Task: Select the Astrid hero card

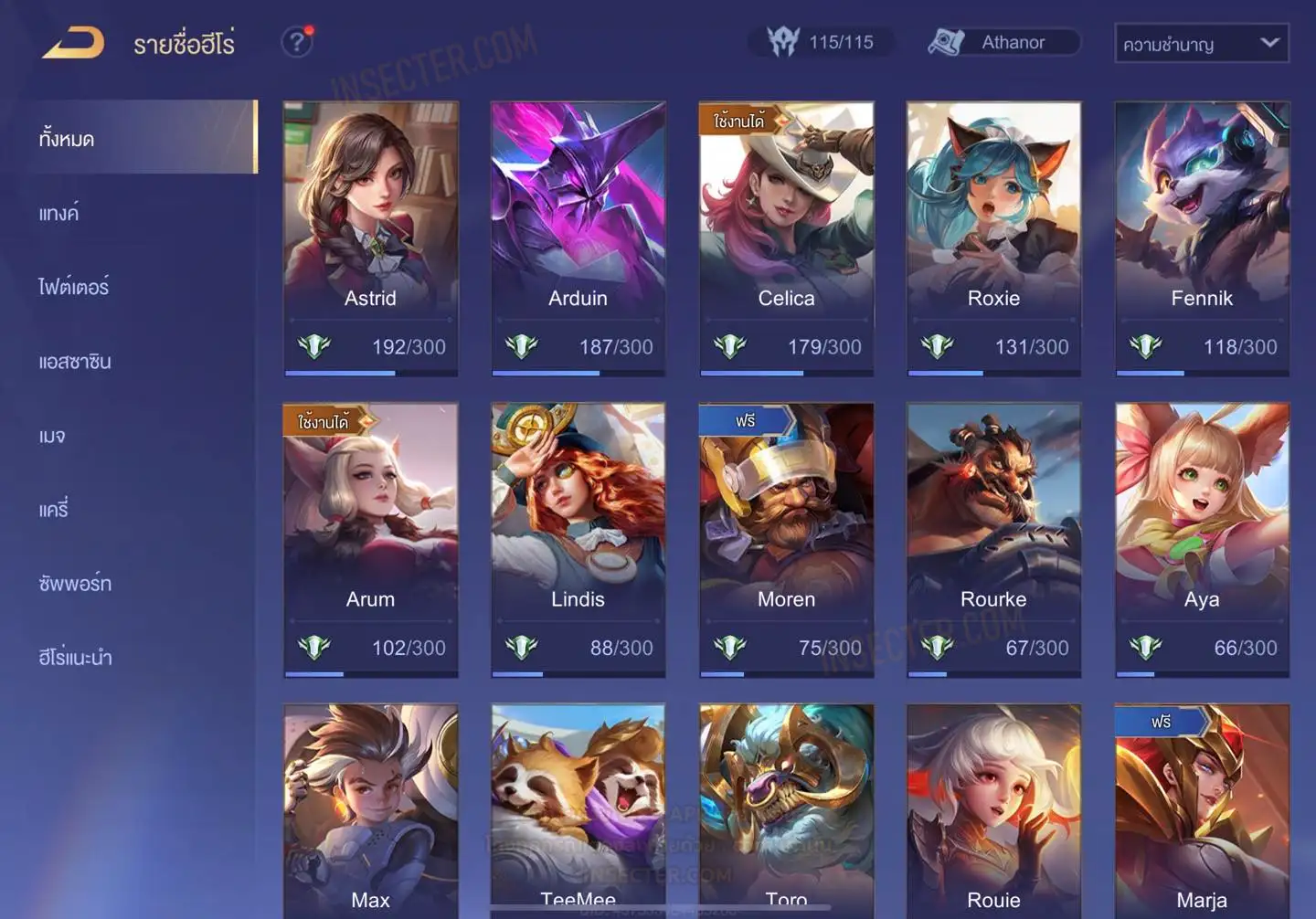Action: pos(370,238)
